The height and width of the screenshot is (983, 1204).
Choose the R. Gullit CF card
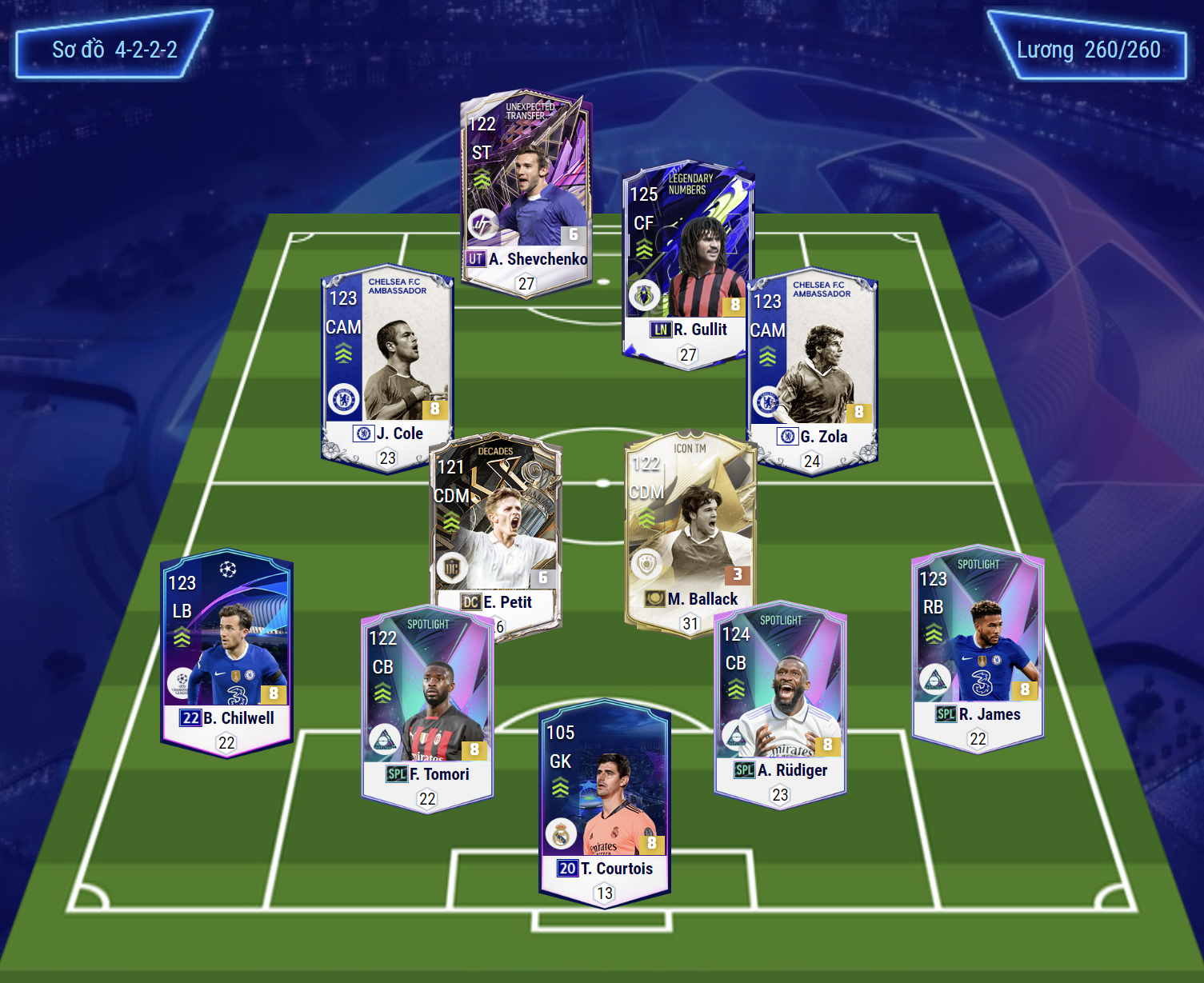pos(688,264)
